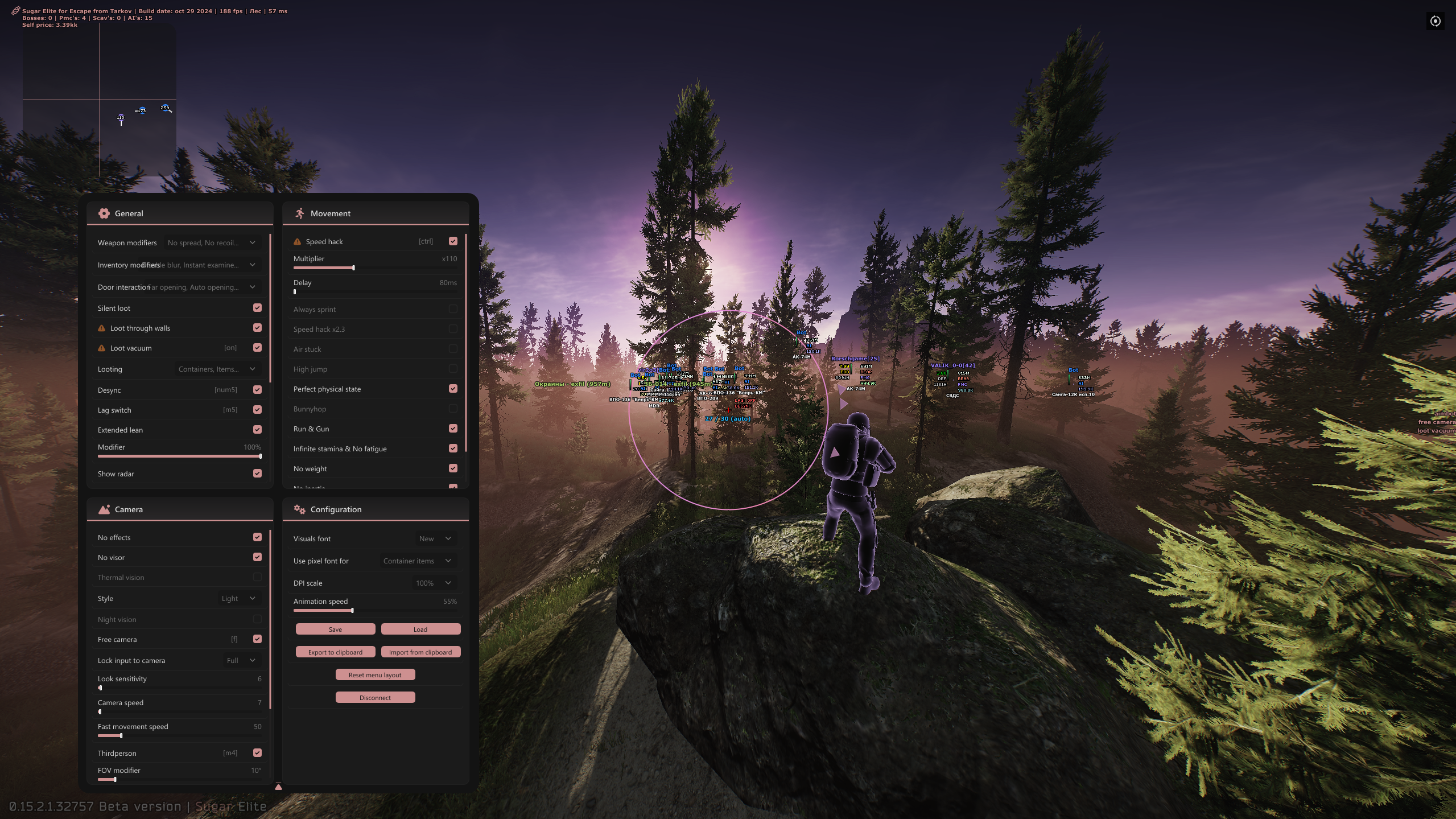Click the Reset menu layout button

point(375,674)
